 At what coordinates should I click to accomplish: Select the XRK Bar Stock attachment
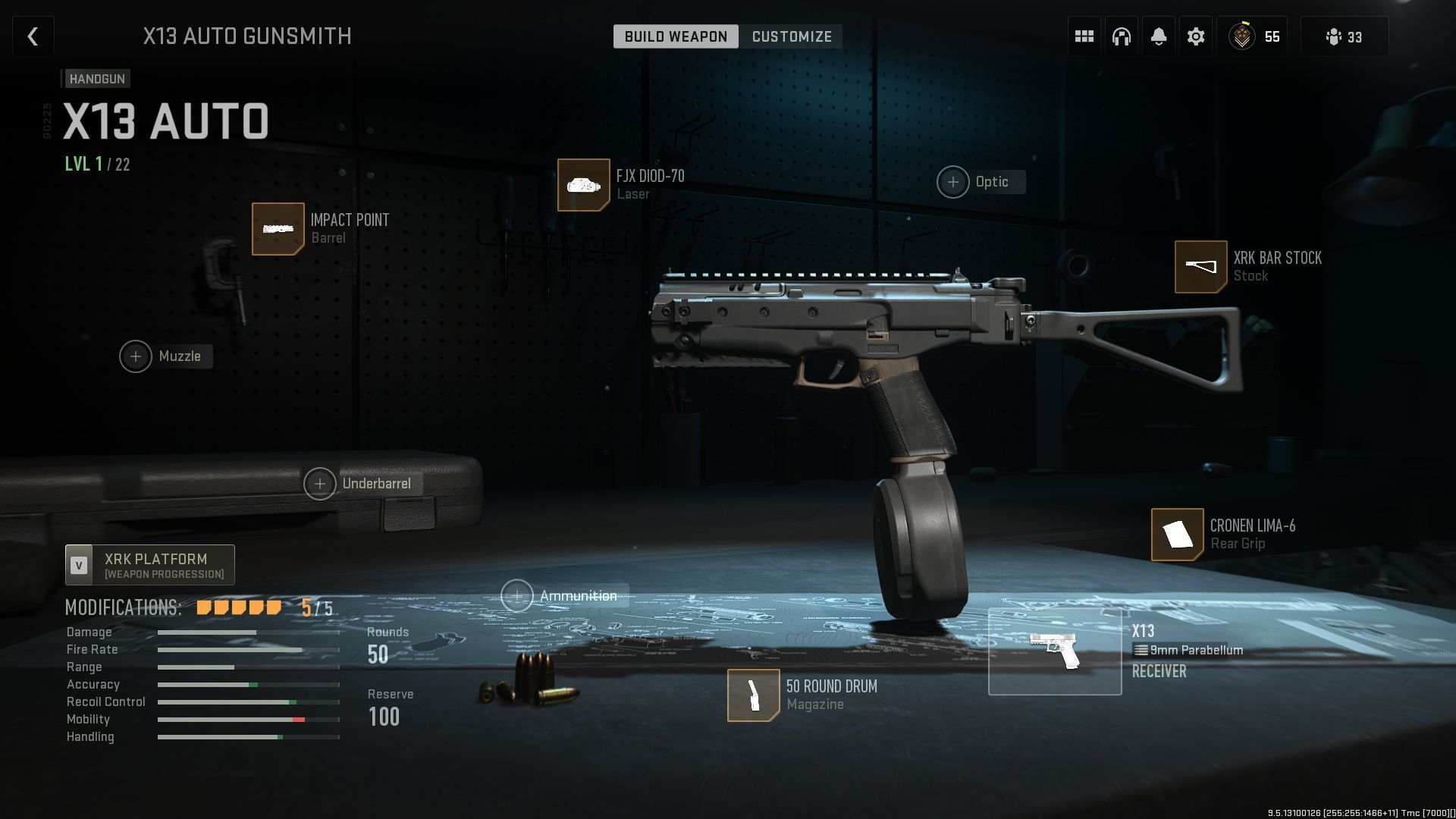pos(1201,266)
